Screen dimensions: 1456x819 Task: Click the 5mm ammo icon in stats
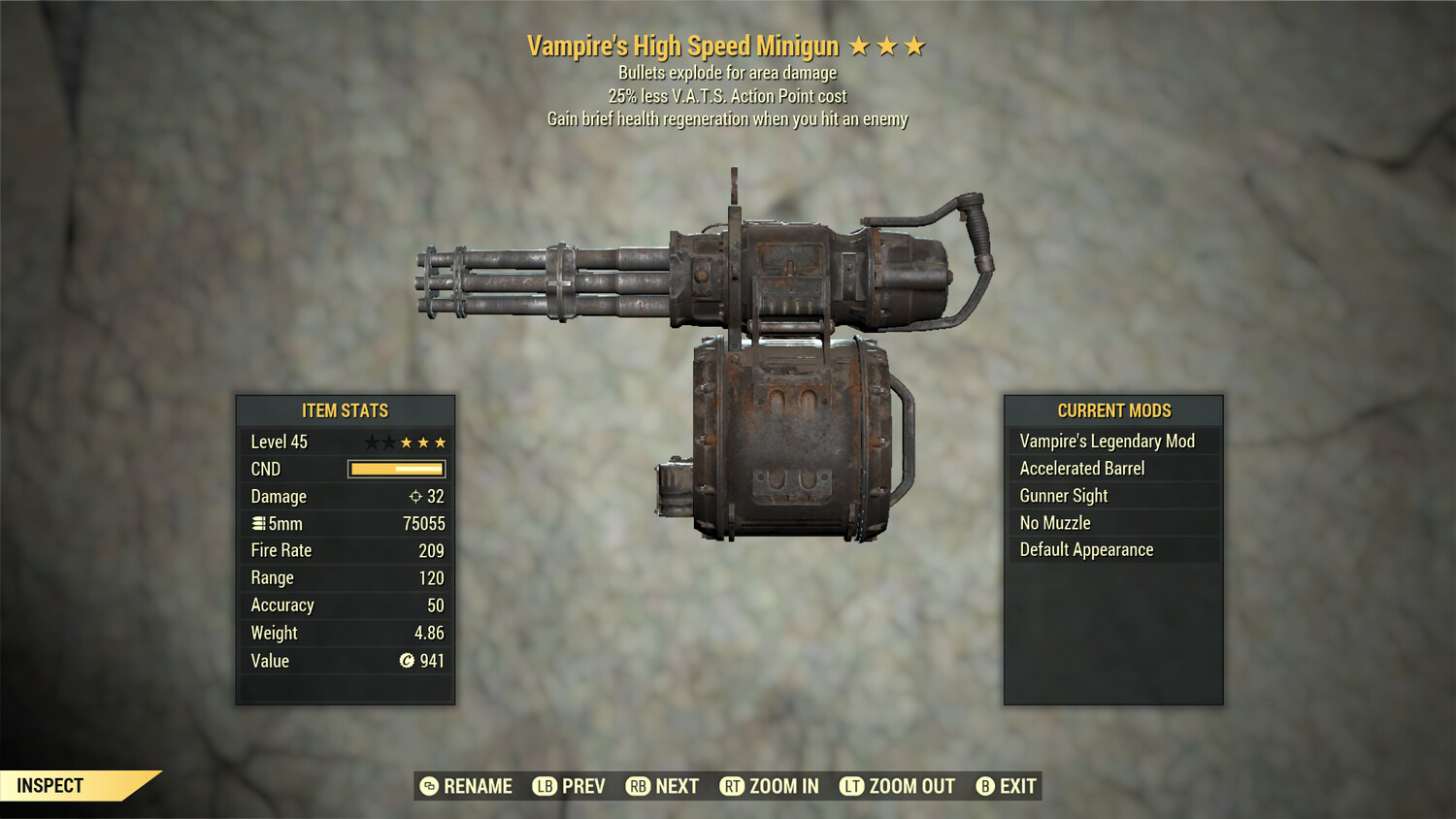pos(259,523)
